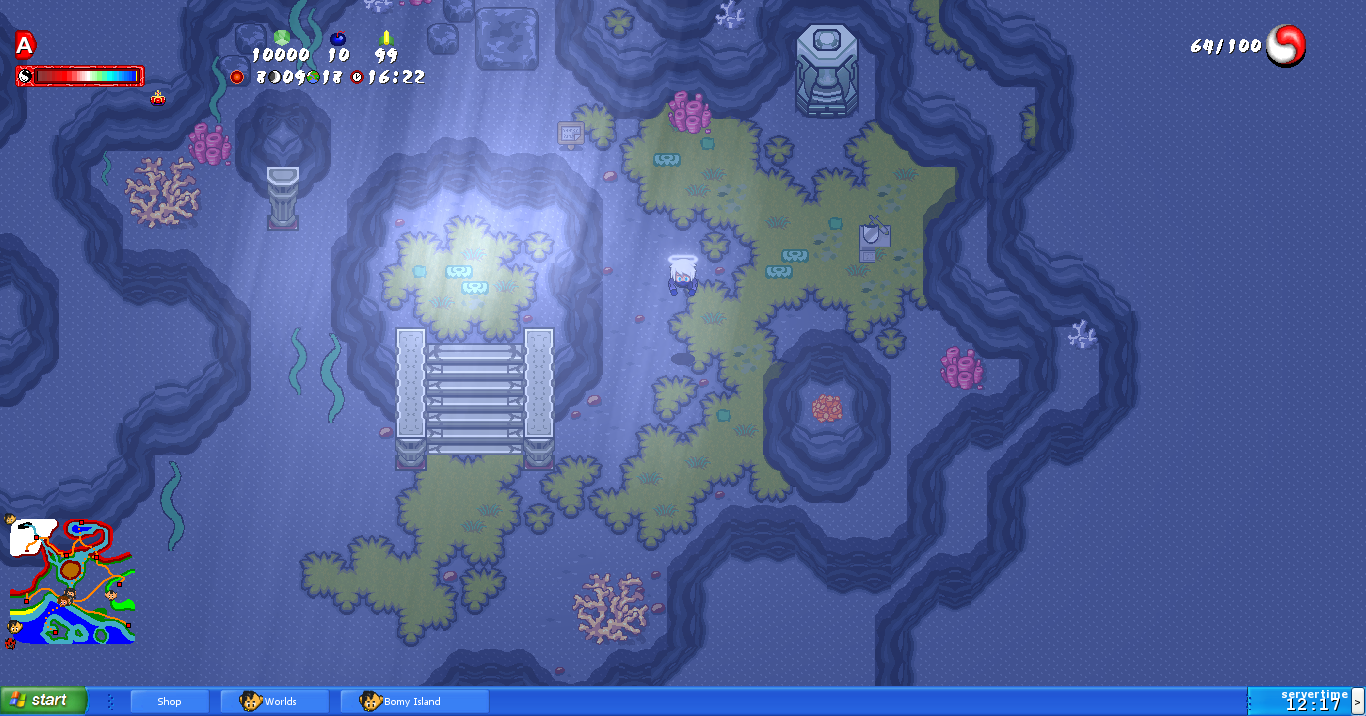Open the Shop from the taskbar

click(170, 701)
